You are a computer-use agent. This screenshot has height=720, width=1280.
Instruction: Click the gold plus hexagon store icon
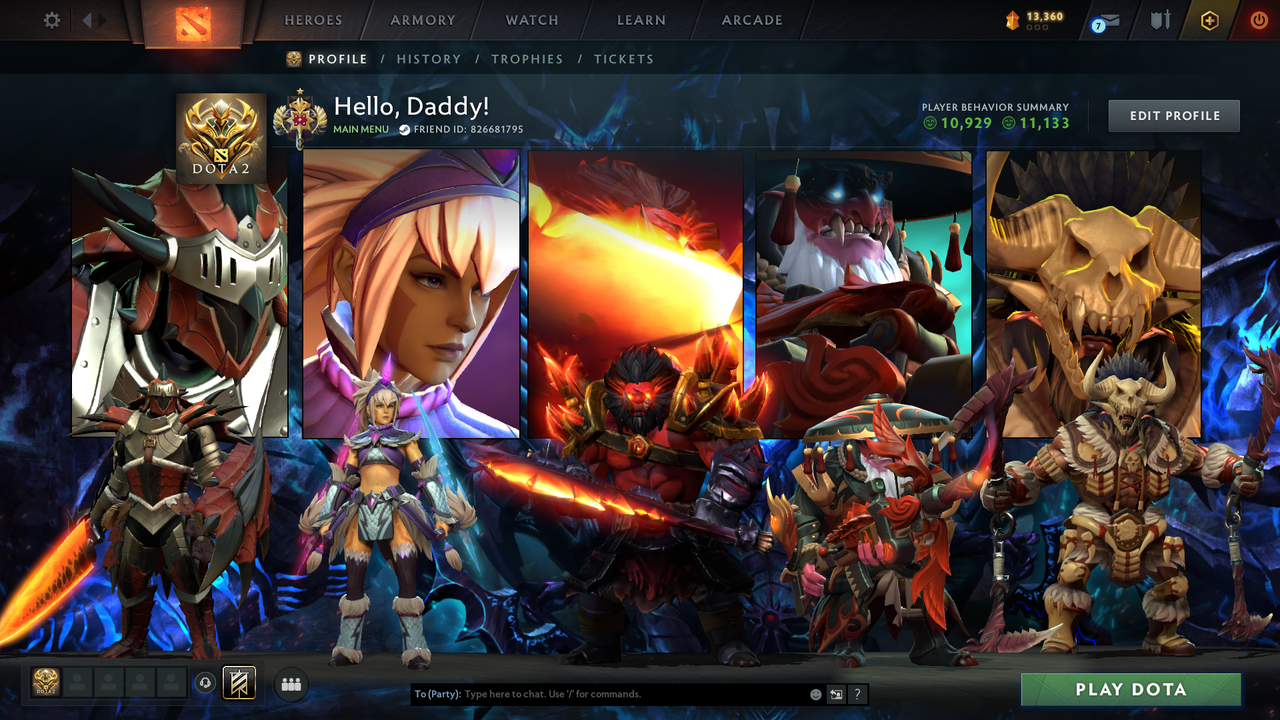(x=1208, y=19)
